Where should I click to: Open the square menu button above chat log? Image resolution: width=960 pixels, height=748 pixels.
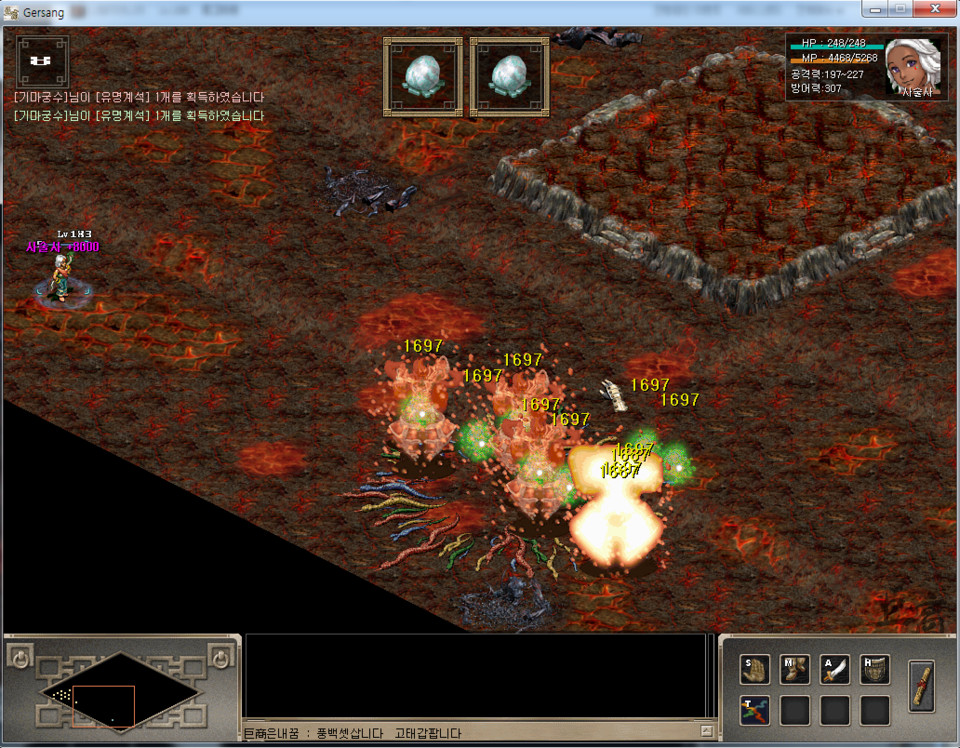pyautogui.click(x=42, y=60)
